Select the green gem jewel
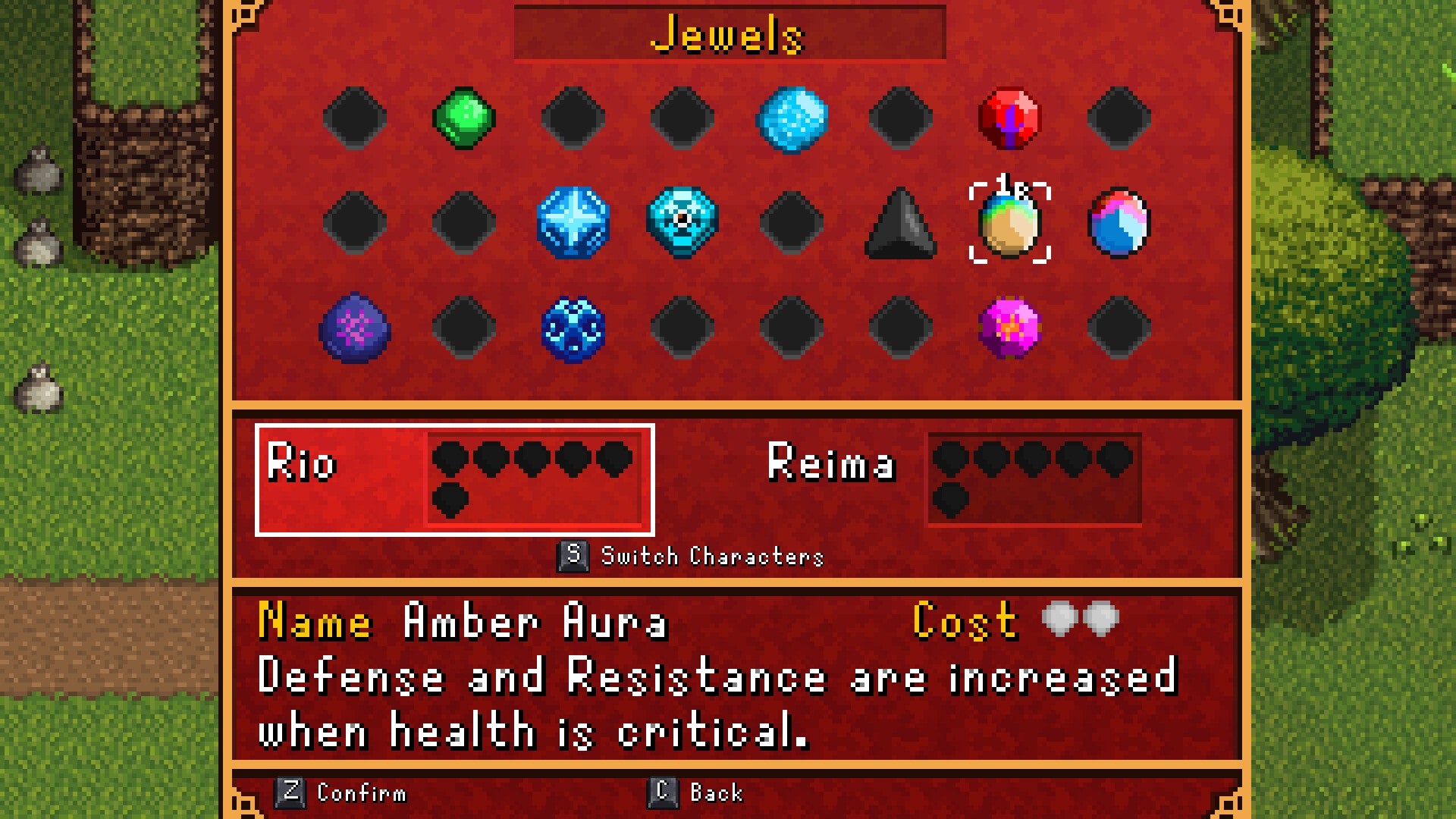Viewport: 1456px width, 819px height. 465,118
